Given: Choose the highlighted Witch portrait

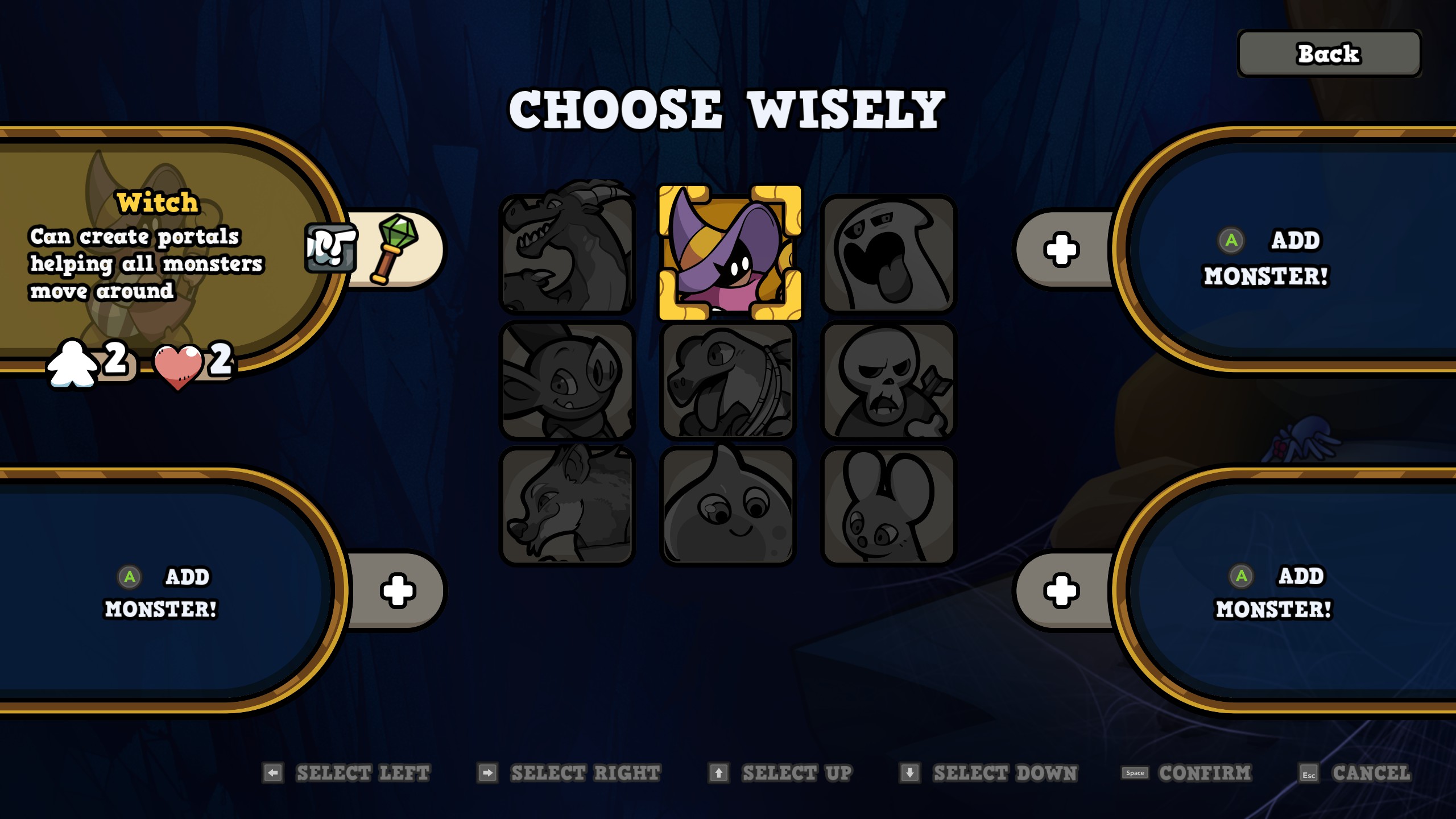Looking at the screenshot, I should (x=729, y=252).
